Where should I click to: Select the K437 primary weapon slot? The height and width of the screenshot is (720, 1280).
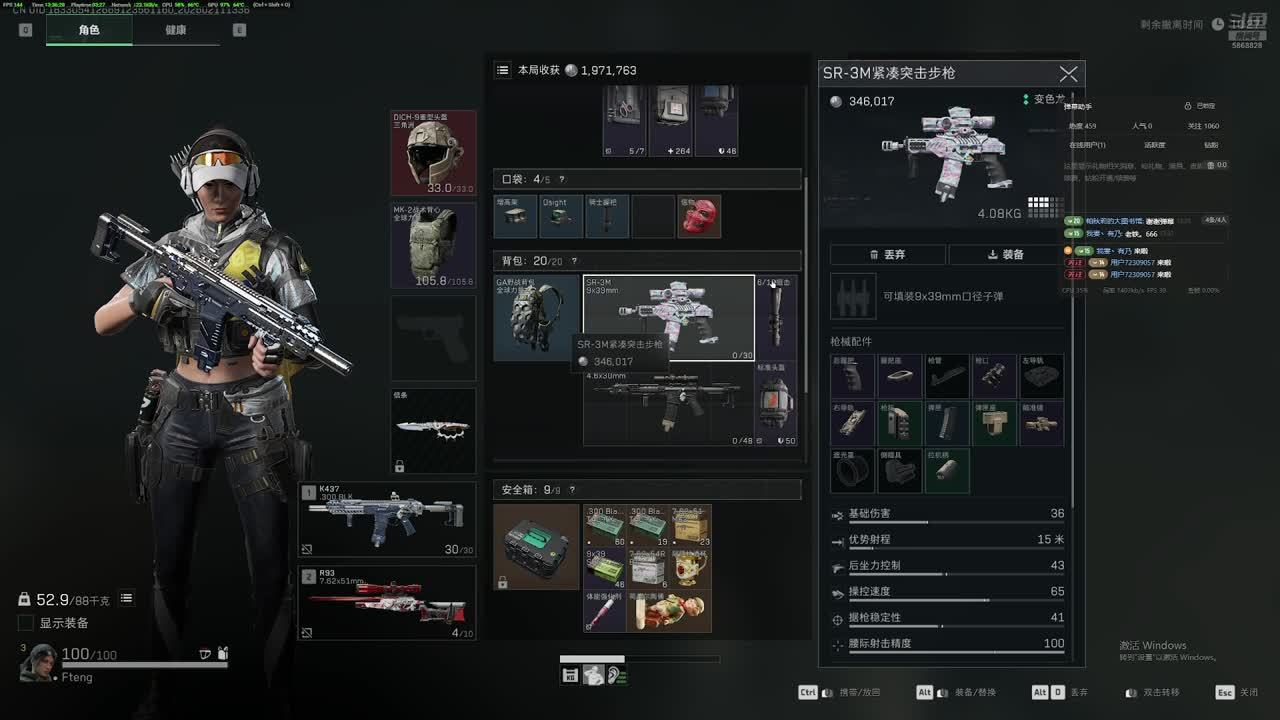[388, 519]
